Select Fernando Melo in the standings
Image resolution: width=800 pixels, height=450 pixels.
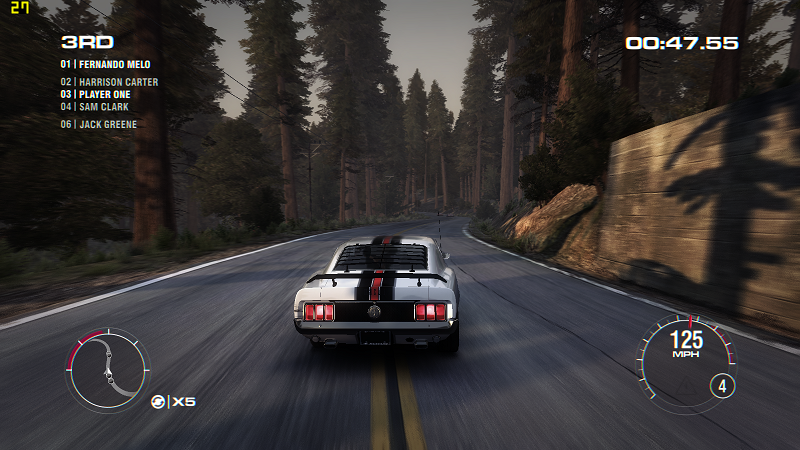tap(106, 64)
